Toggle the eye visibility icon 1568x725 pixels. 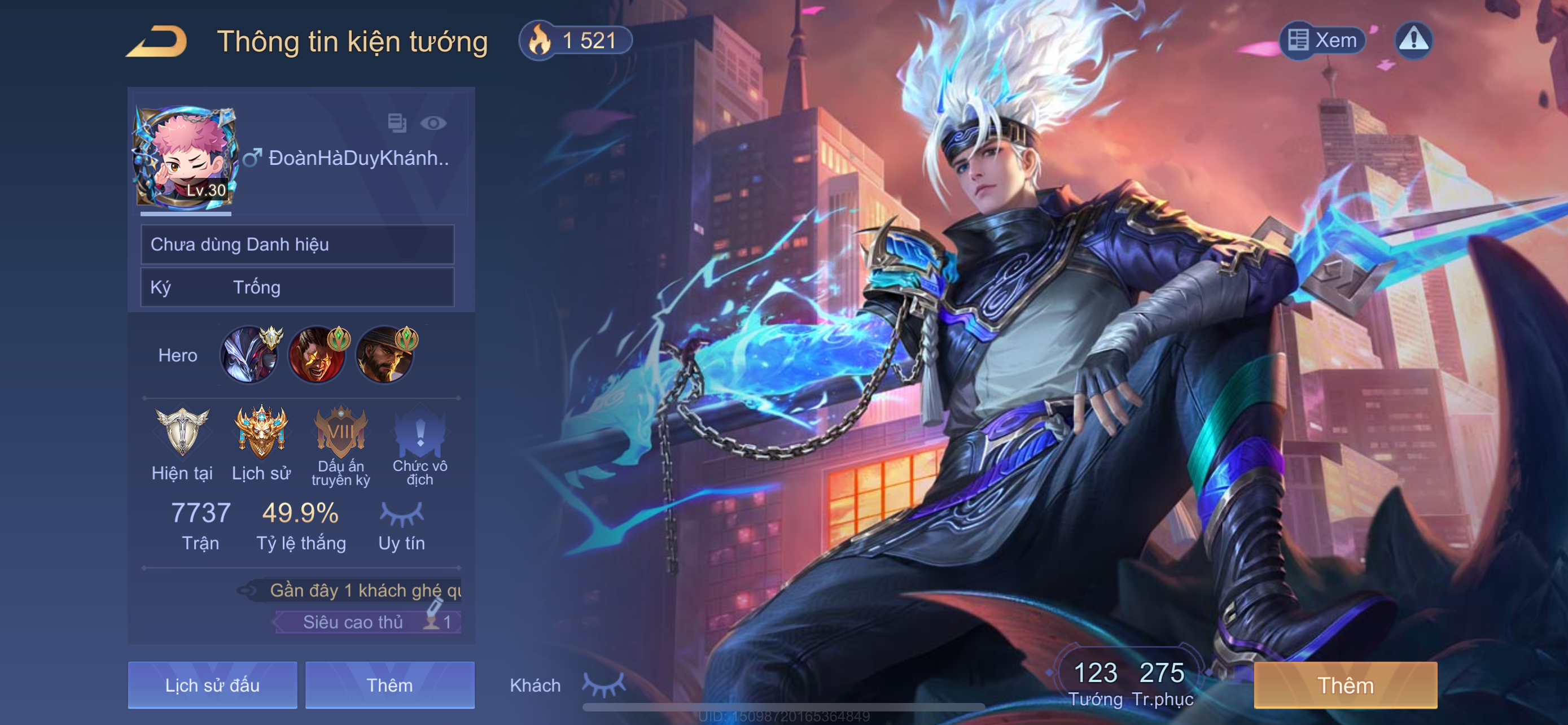point(433,123)
